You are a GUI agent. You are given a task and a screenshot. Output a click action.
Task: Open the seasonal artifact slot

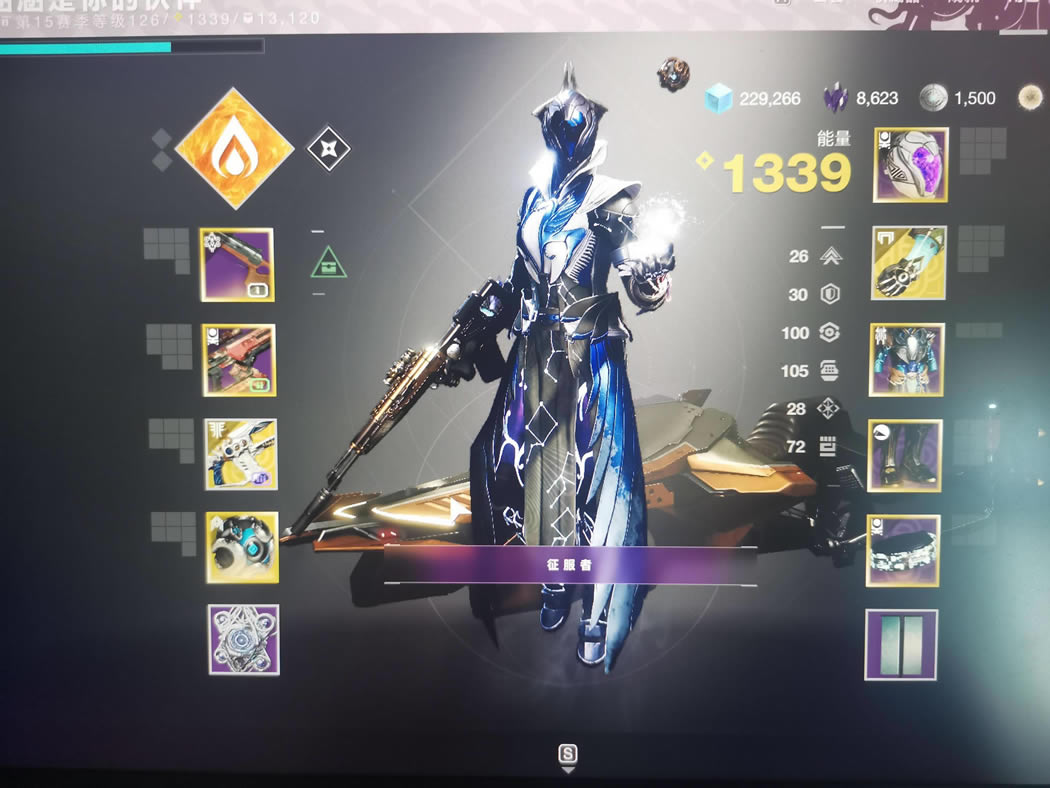[244, 640]
